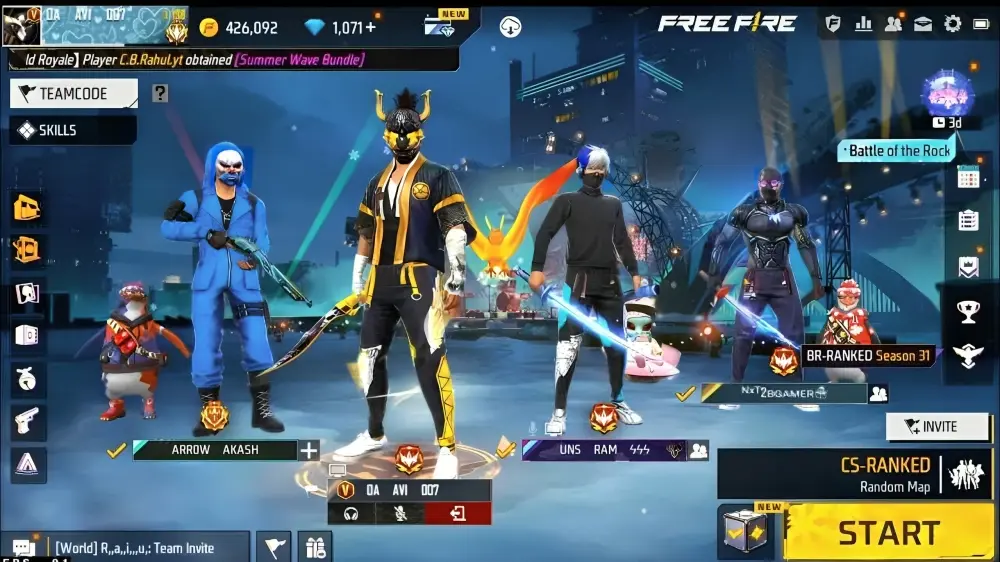Image resolution: width=1000 pixels, height=562 pixels.
Task: Open the leaderboard bar-chart icon
Action: [863, 24]
